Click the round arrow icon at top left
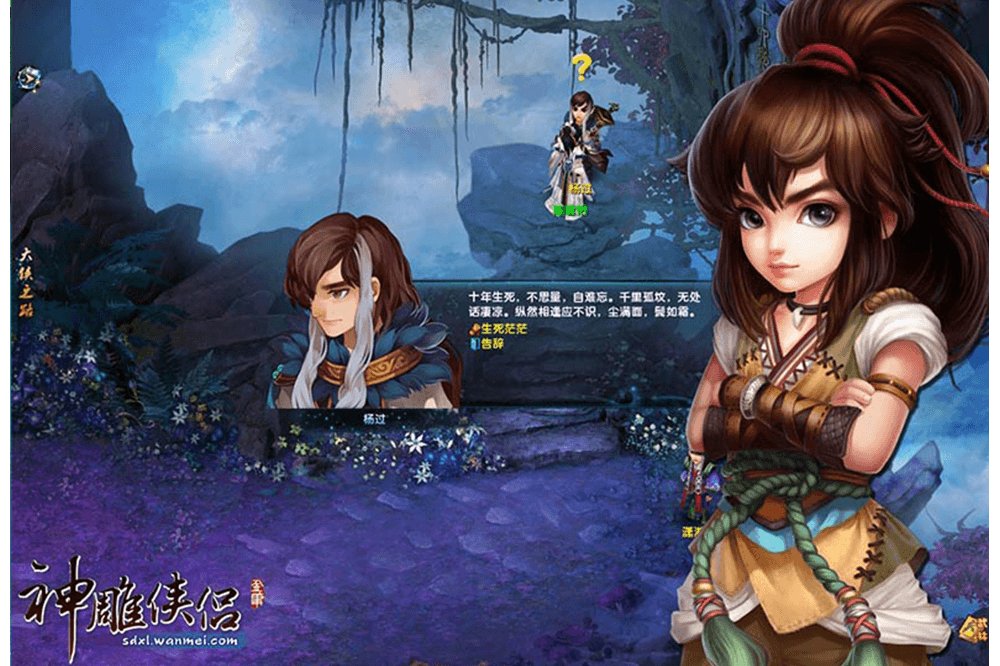 27,78
